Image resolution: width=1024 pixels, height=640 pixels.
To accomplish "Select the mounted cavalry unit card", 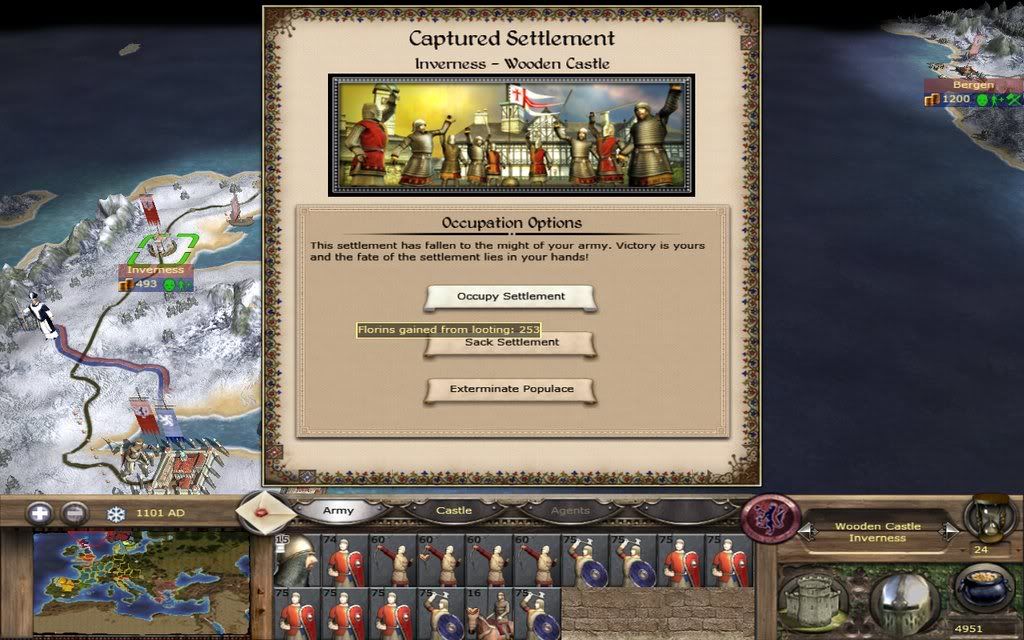I will pos(491,613).
